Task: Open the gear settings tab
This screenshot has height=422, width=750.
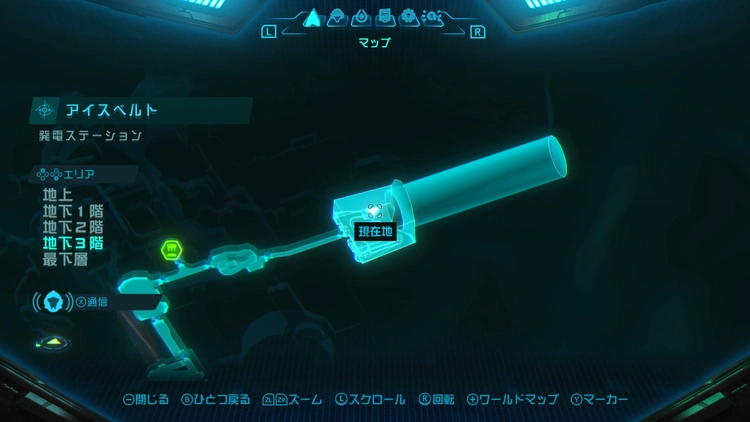Action: [408, 17]
